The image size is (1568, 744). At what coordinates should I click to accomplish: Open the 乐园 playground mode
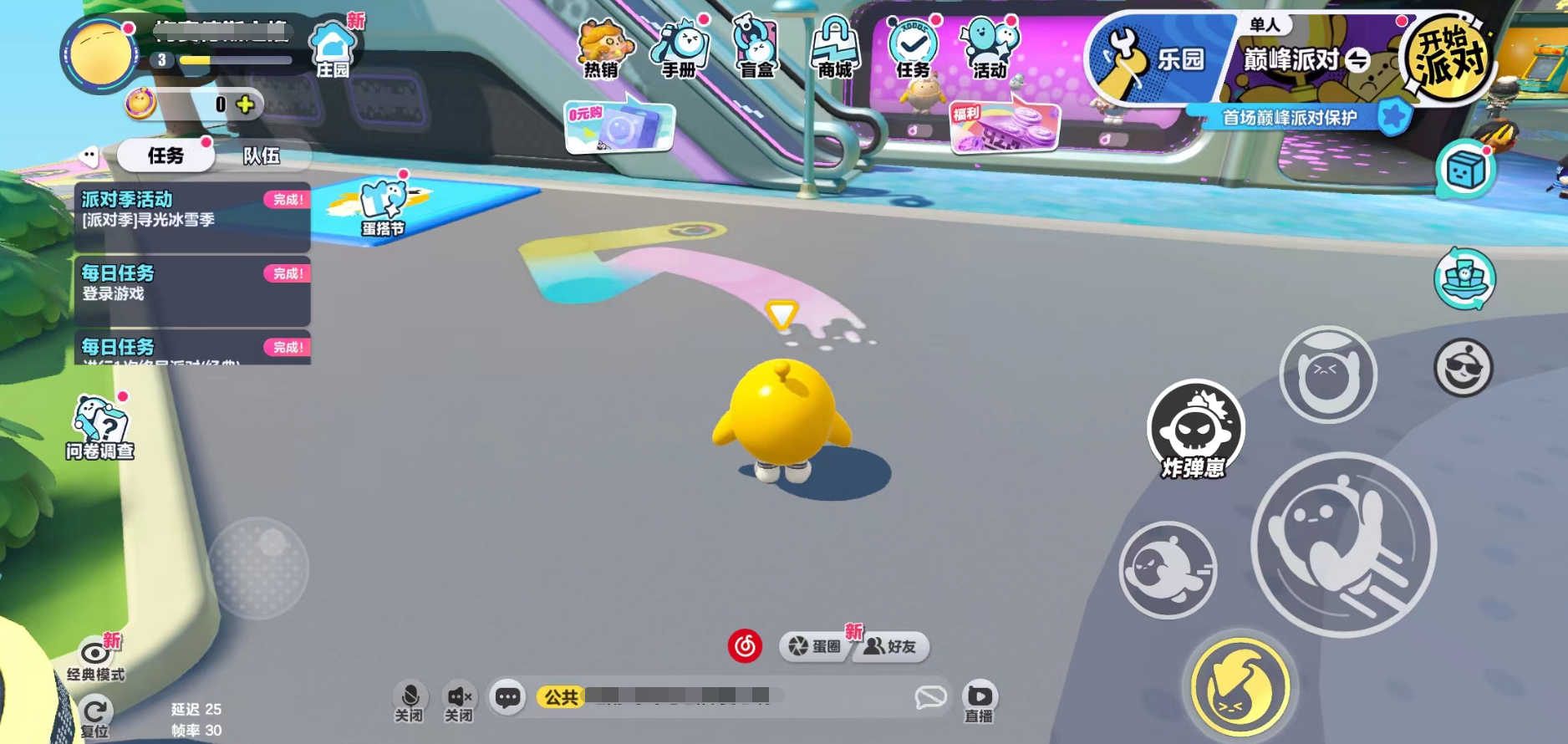pos(1158,59)
